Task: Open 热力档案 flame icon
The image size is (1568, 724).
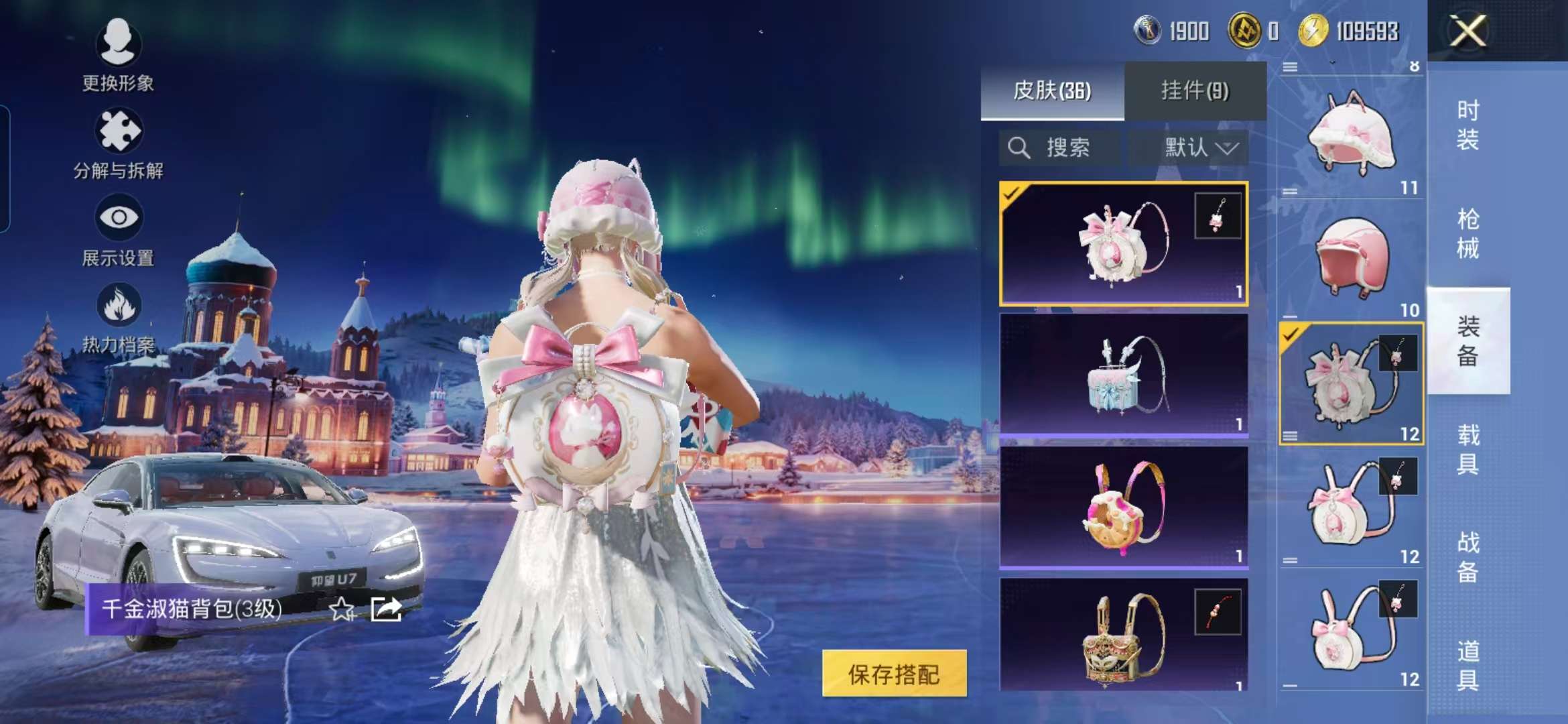Action: pos(119,316)
